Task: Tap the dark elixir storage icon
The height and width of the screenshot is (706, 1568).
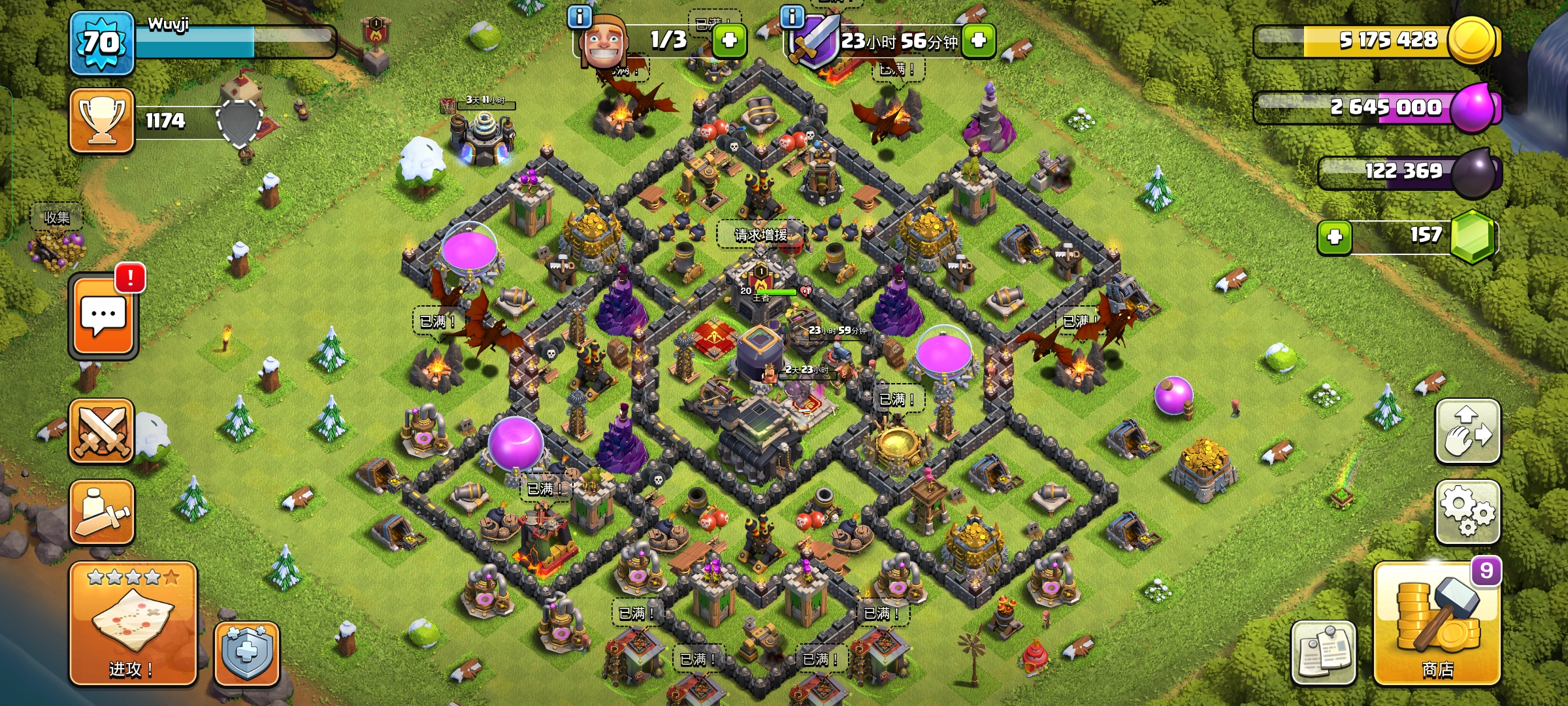Action: coord(1475,172)
